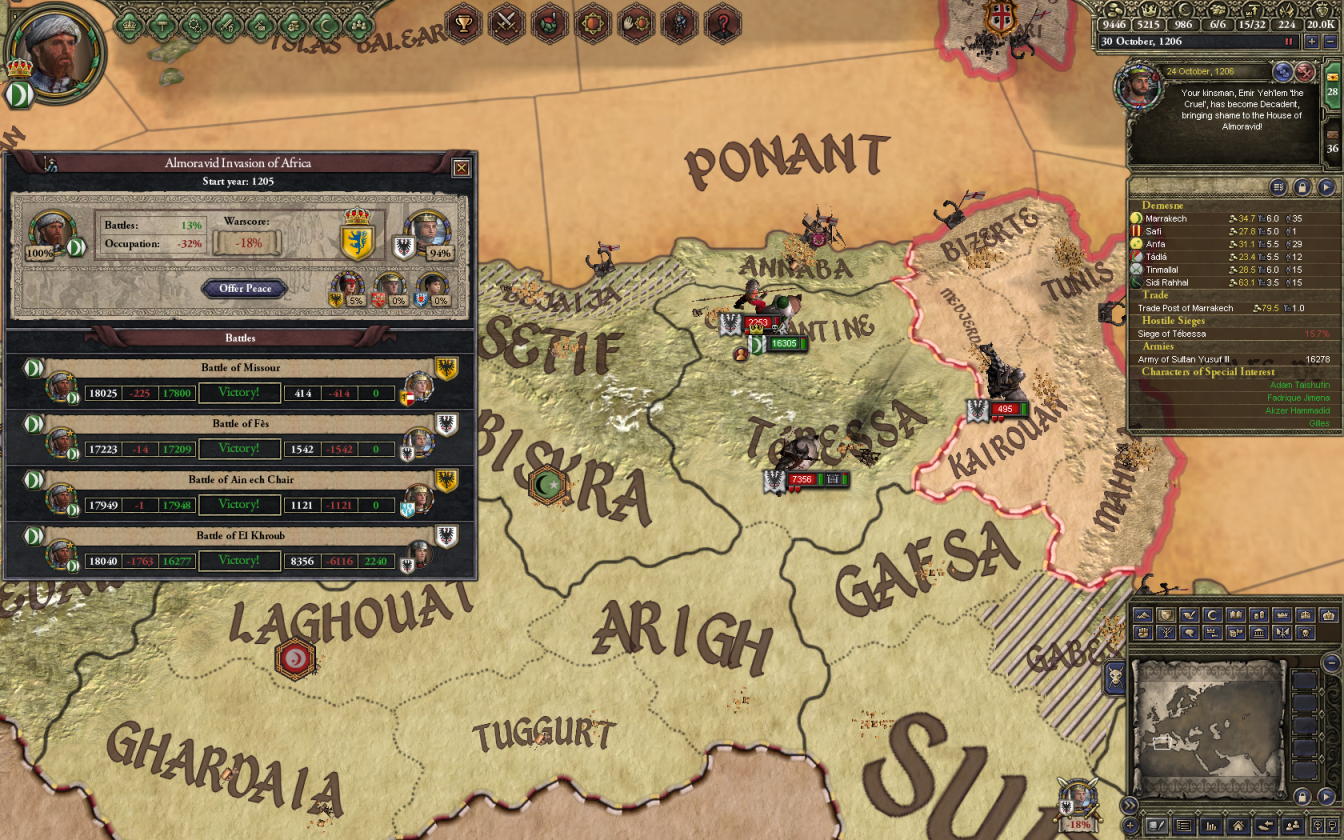Open Adam Talshutin from Characters of Special Interest
1344x840 pixels.
[1300, 383]
